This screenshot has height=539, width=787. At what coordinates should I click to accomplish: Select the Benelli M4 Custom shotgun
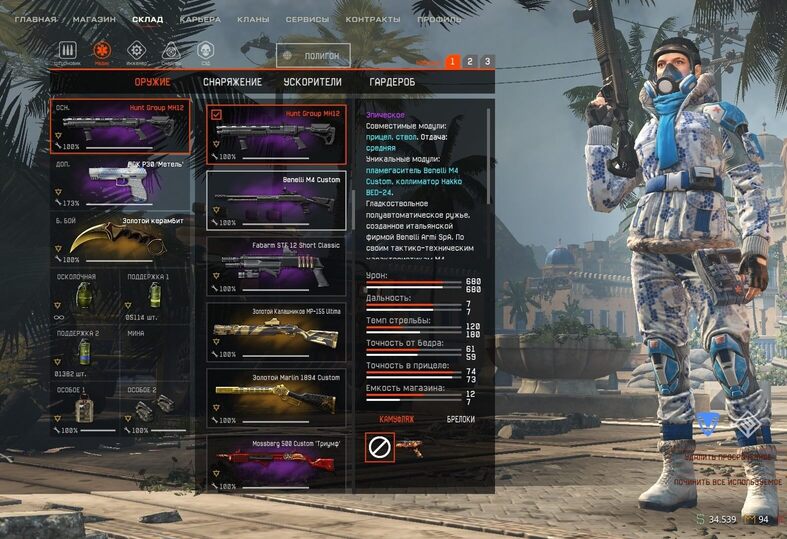pos(276,200)
